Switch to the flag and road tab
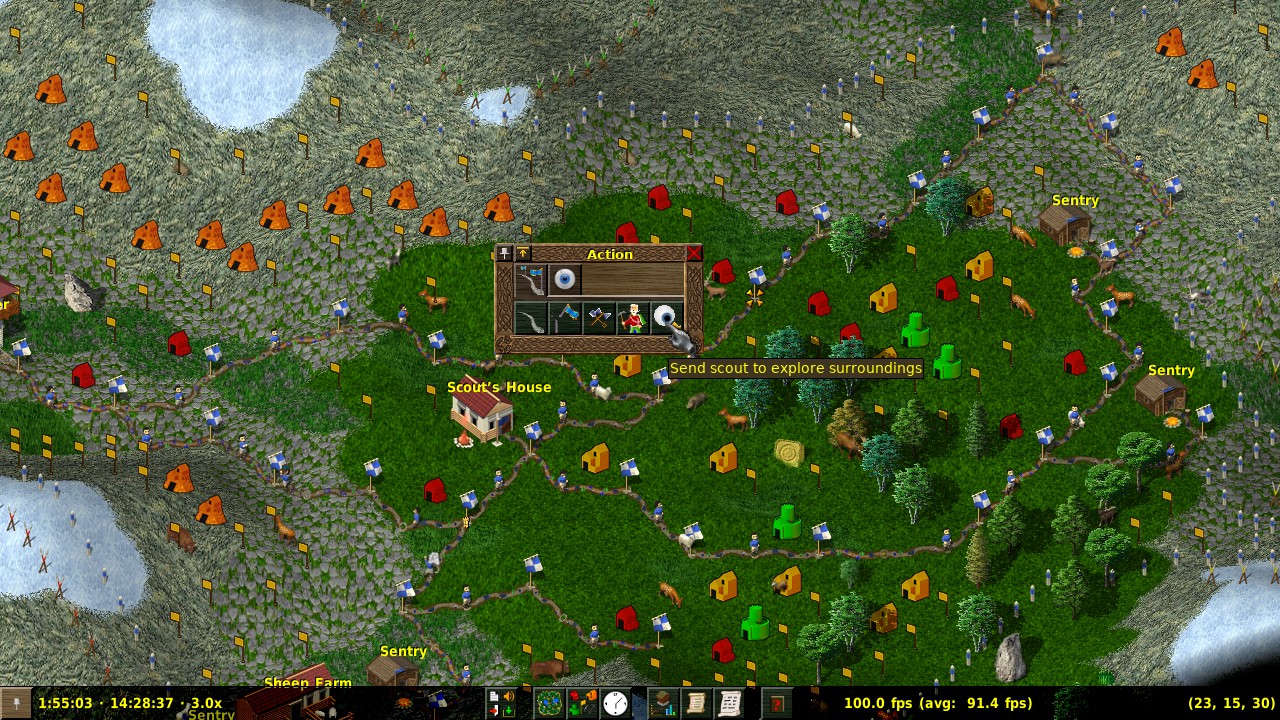The width and height of the screenshot is (1280, 720). coord(530,280)
